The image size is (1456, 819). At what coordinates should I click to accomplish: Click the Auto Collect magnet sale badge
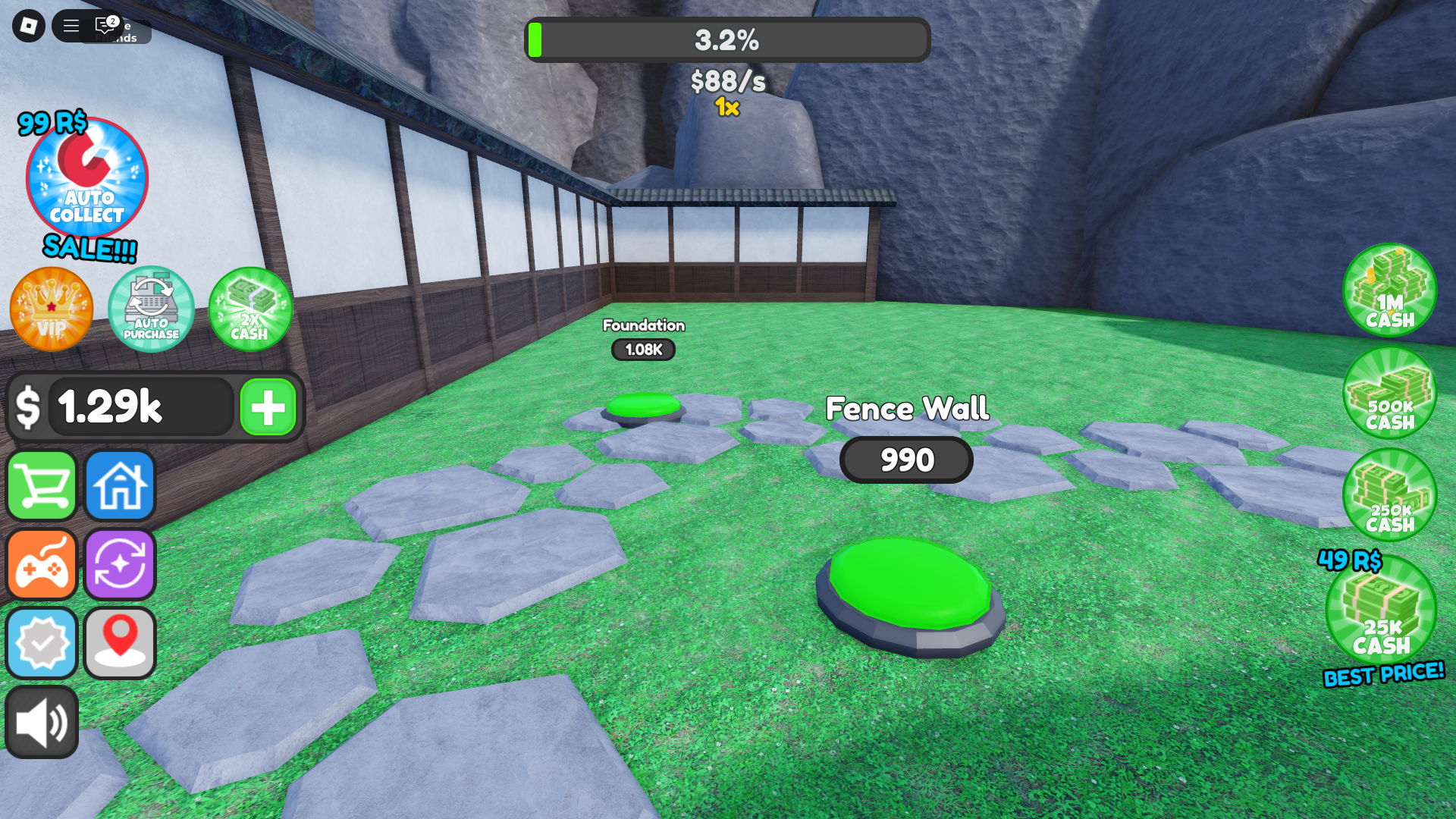(86, 179)
